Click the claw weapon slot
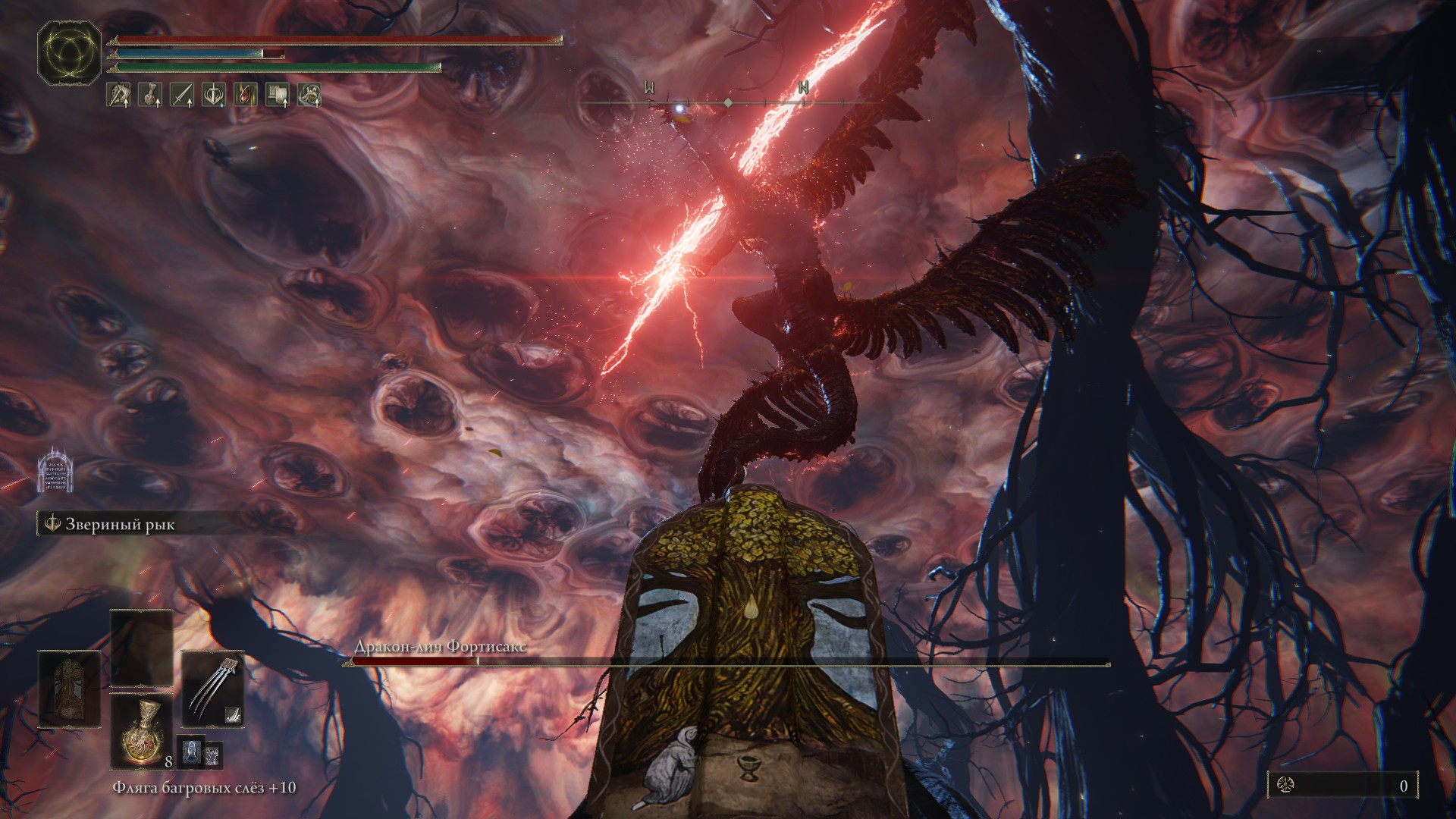This screenshot has width=1456, height=819. [x=213, y=689]
